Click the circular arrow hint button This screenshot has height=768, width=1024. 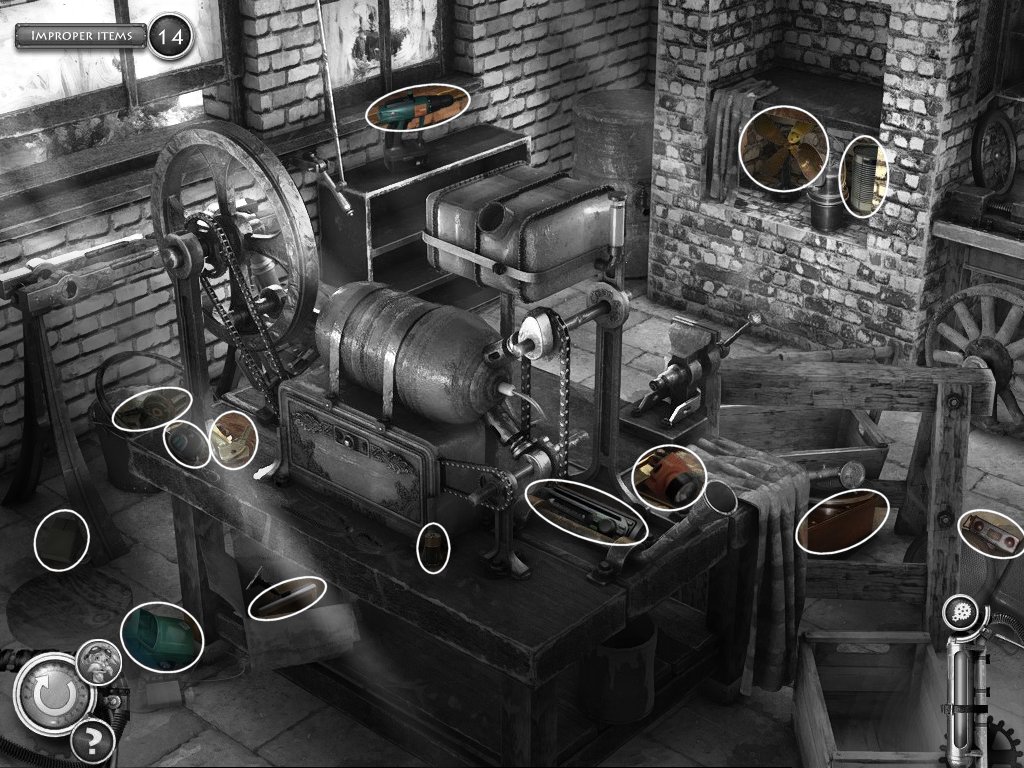(x=48, y=693)
